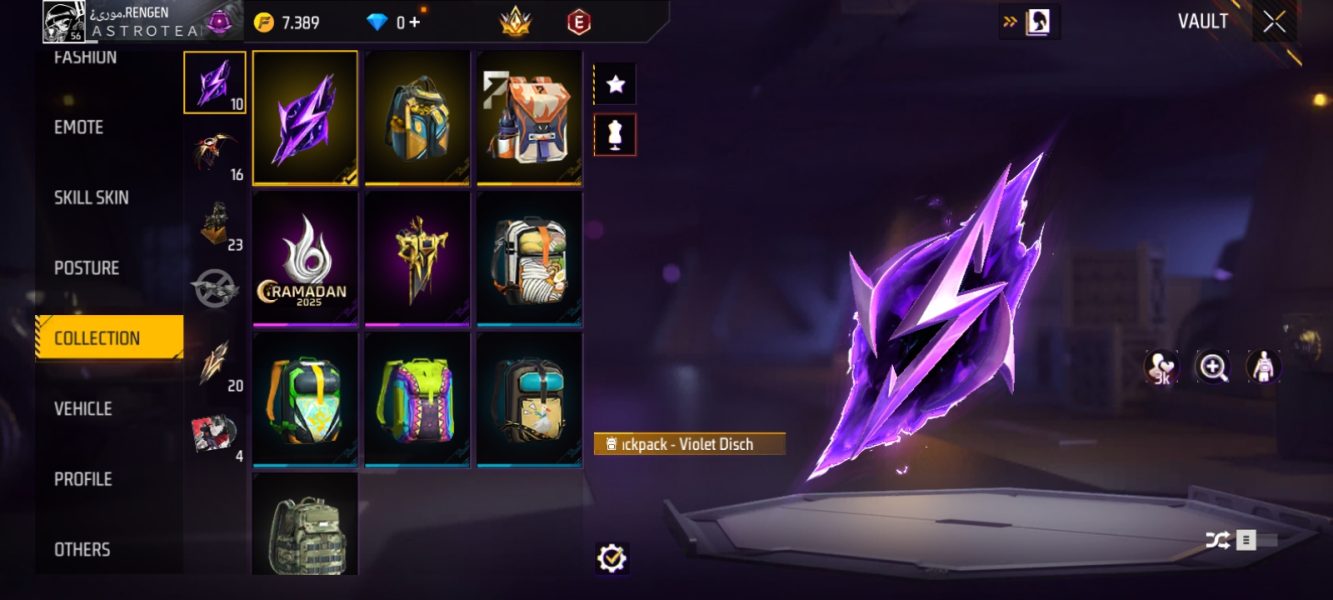This screenshot has width=1333, height=600.
Task: Open the Posture category
Action: click(x=86, y=268)
